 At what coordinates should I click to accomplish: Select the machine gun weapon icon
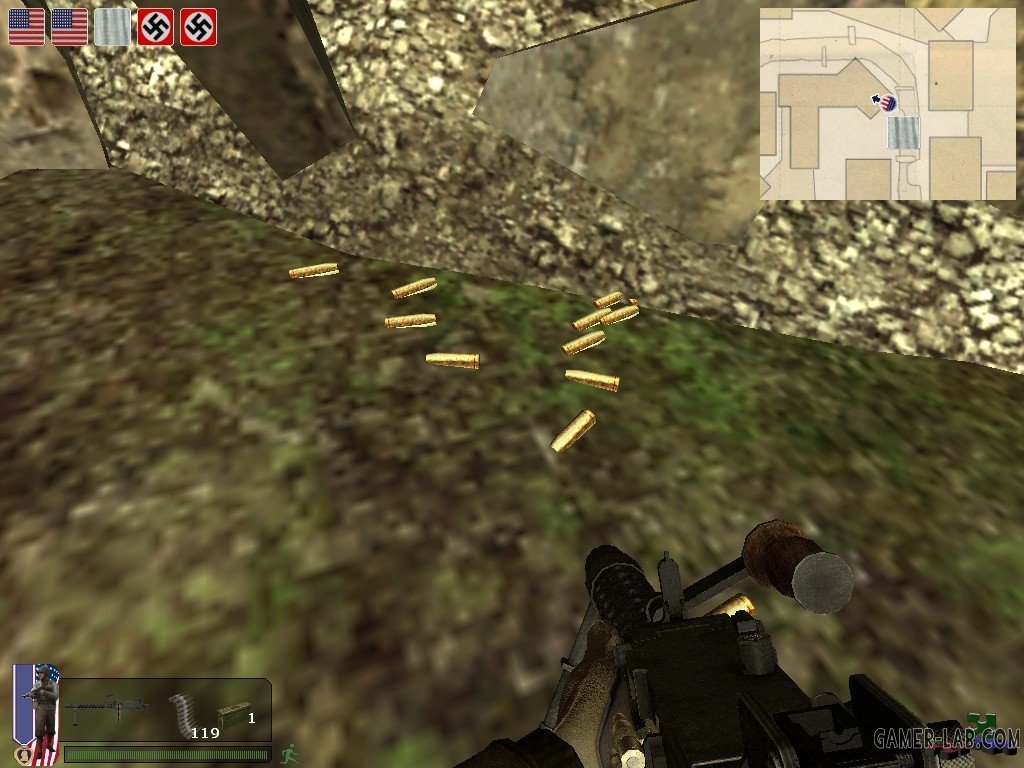tap(112, 710)
